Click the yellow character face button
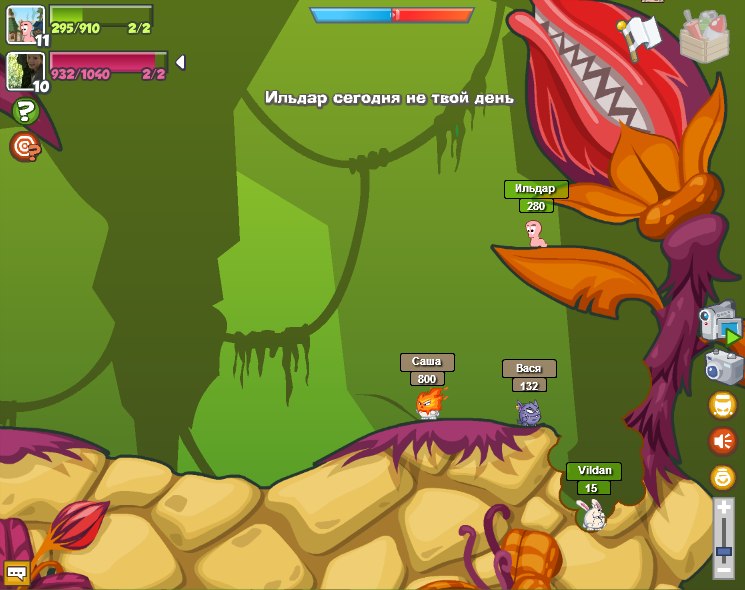Screen dimensions: 745x590 pos(722,405)
